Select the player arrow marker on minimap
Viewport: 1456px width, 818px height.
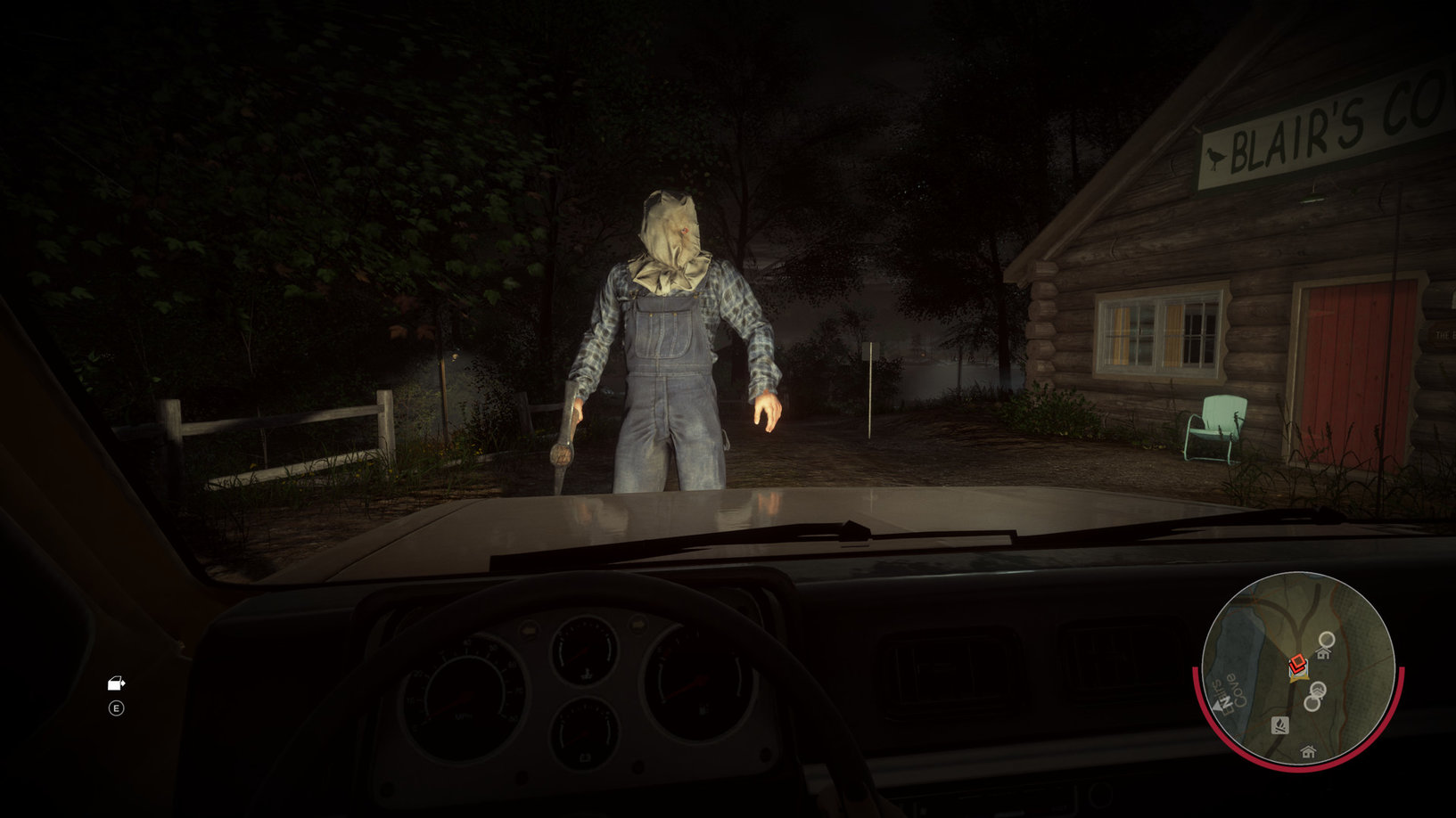click(1298, 677)
